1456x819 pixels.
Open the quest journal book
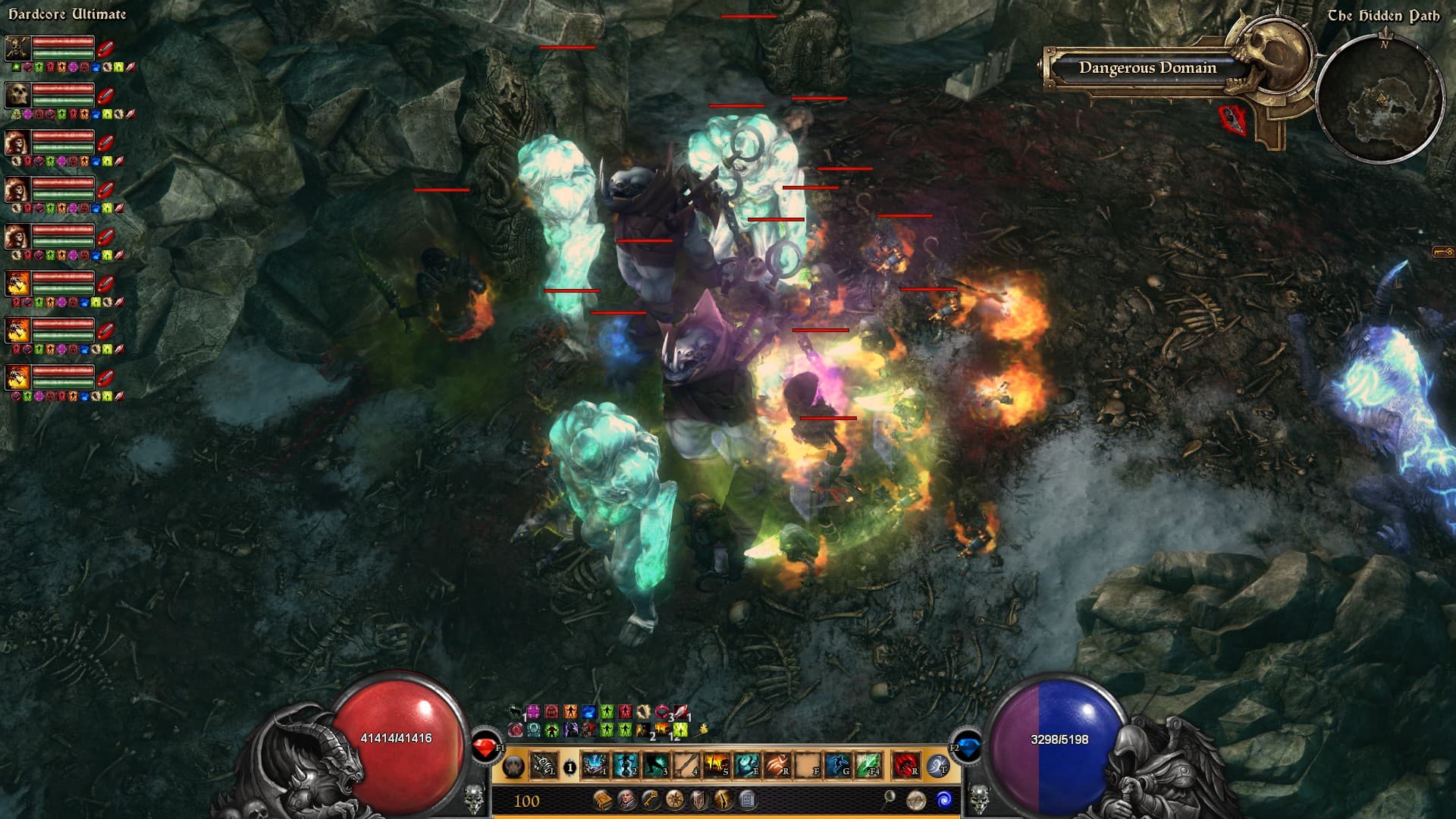click(603, 800)
